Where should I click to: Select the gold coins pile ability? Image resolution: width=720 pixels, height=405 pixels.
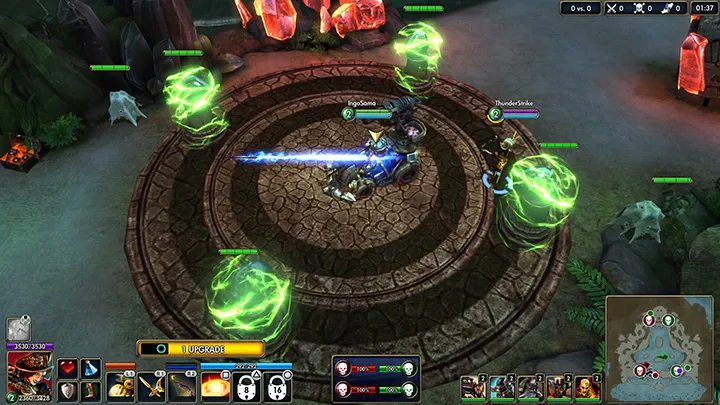(119, 386)
